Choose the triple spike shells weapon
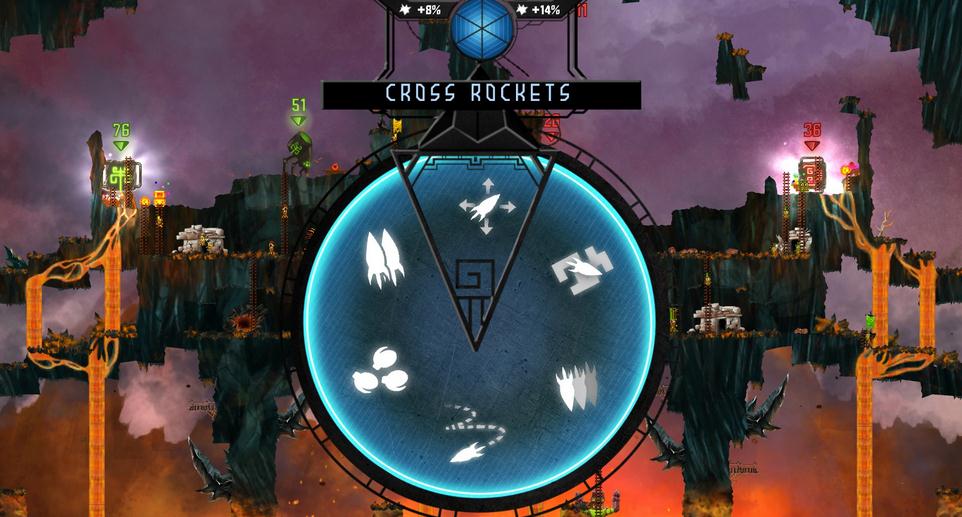 (x=577, y=387)
